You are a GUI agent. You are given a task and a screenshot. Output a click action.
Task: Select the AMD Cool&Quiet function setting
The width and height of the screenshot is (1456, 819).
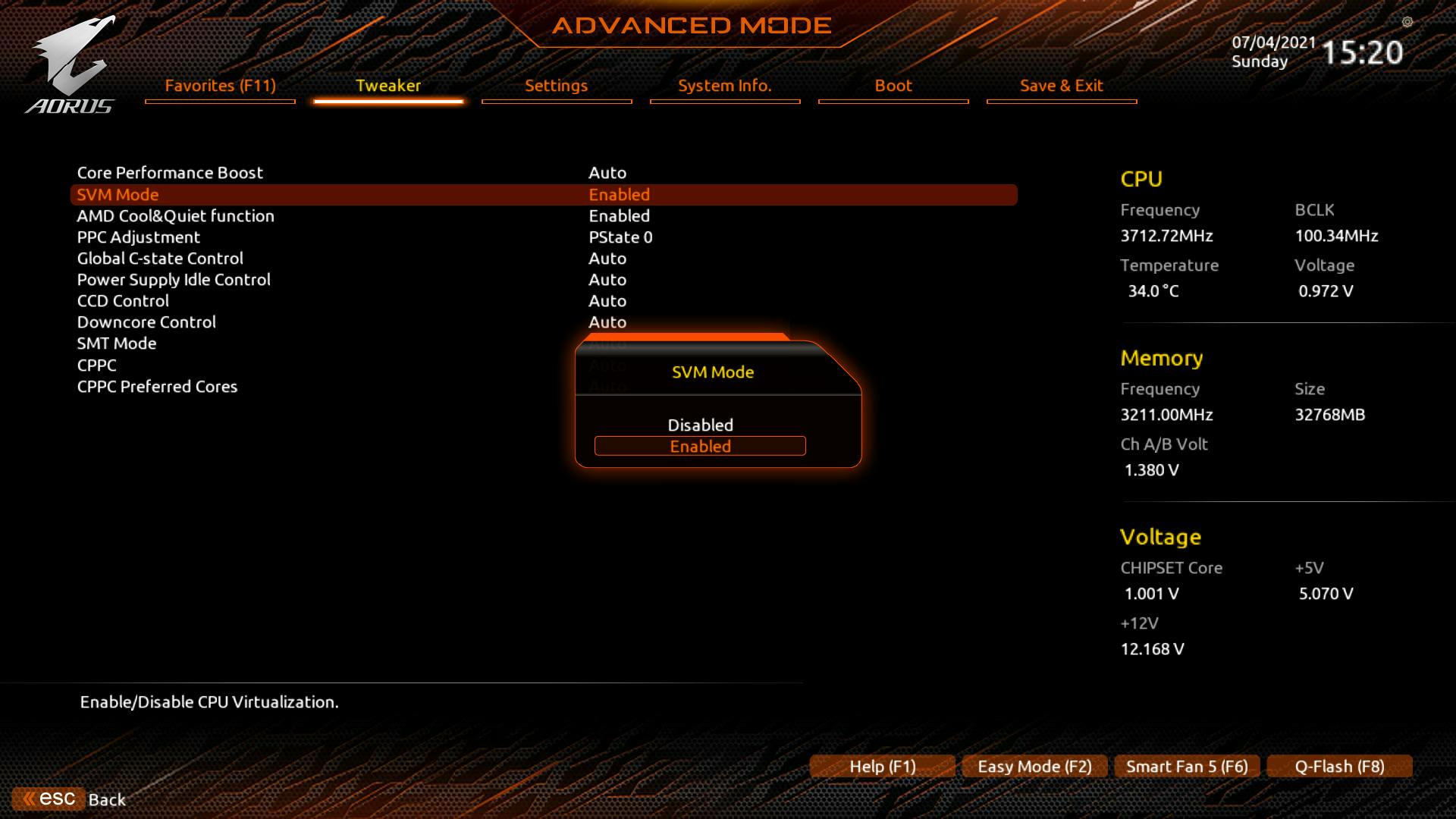tap(175, 216)
